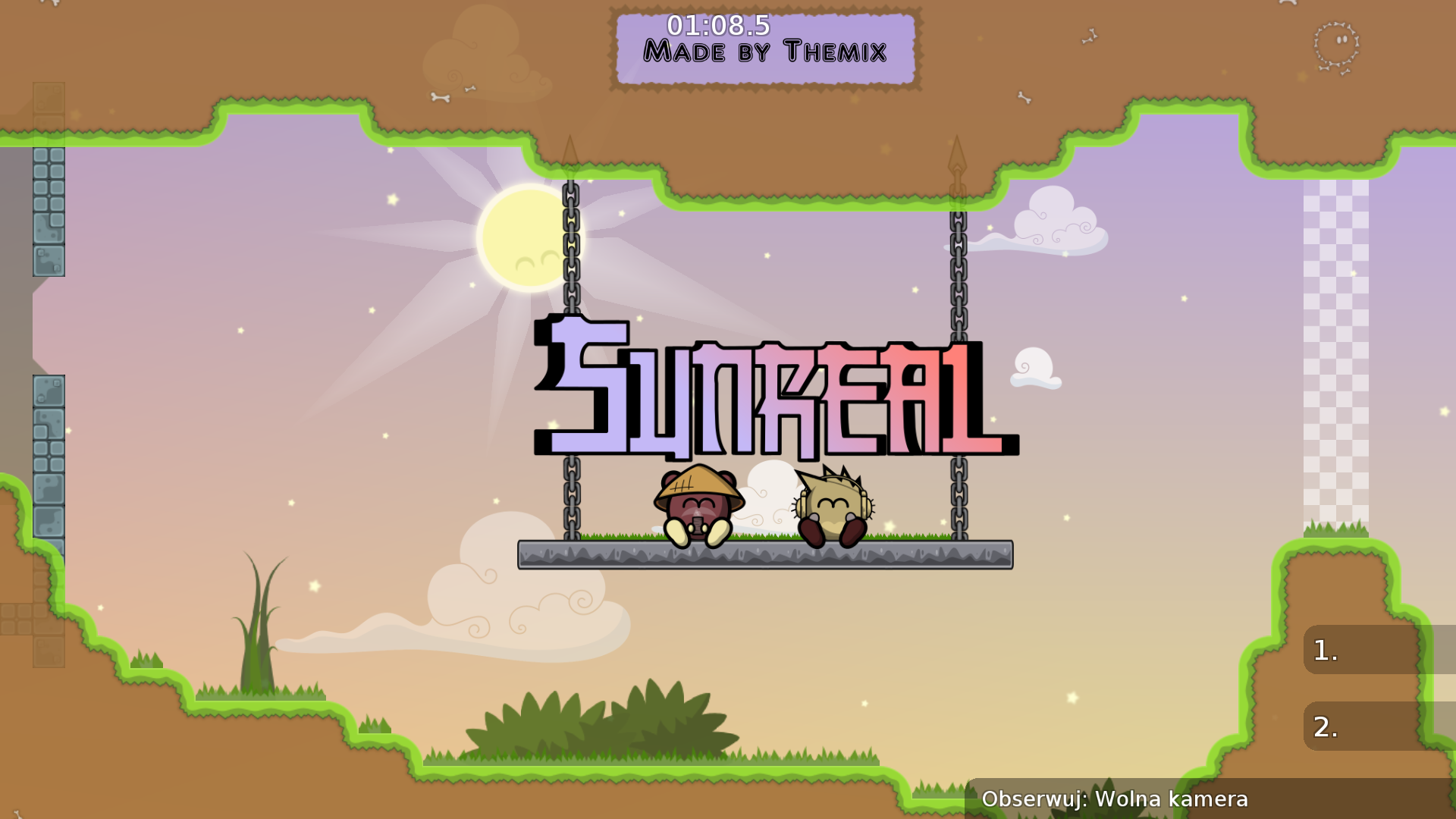The image size is (1456, 819).
Task: Click the stone brick blocks on the left wall
Action: (x=49, y=212)
